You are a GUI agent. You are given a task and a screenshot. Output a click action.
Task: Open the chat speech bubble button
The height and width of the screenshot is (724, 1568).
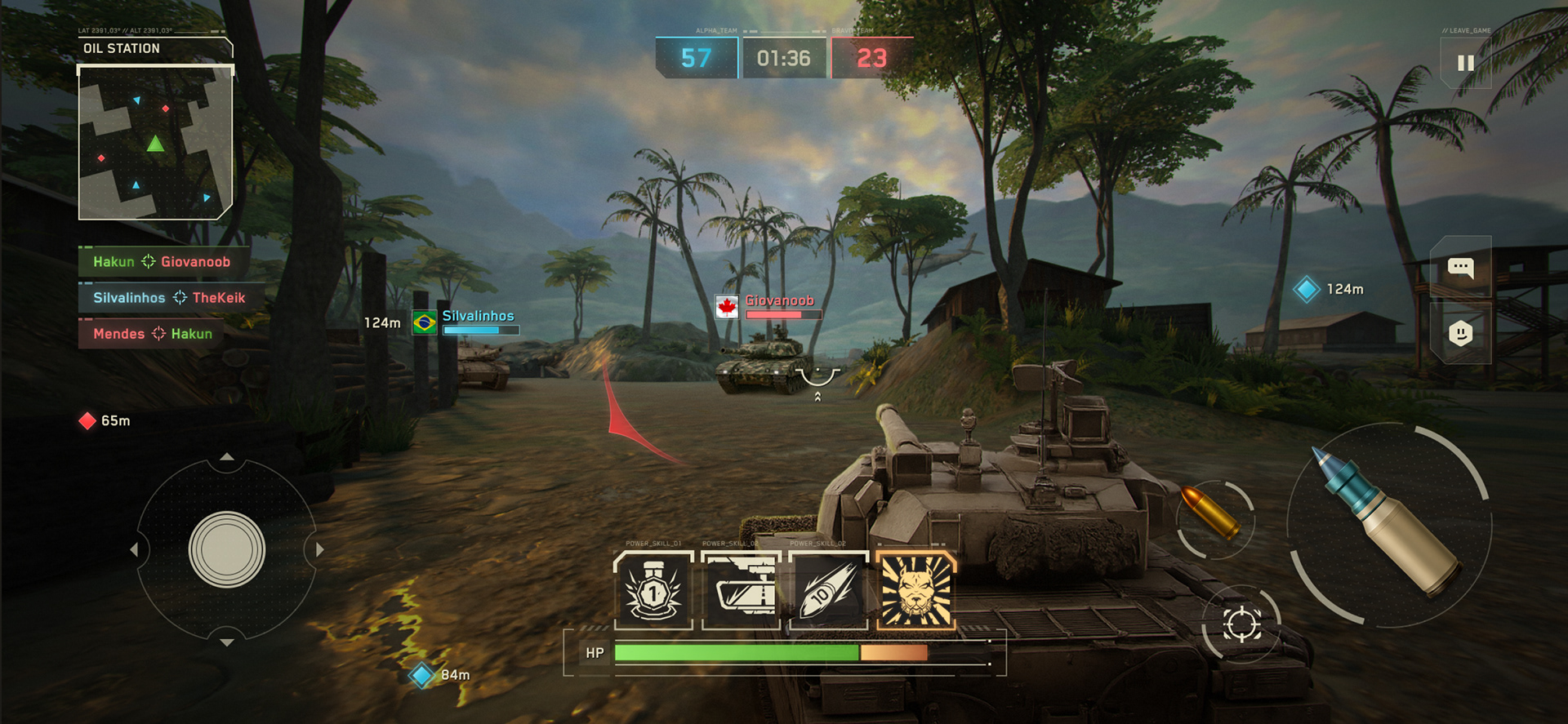[x=1460, y=267]
